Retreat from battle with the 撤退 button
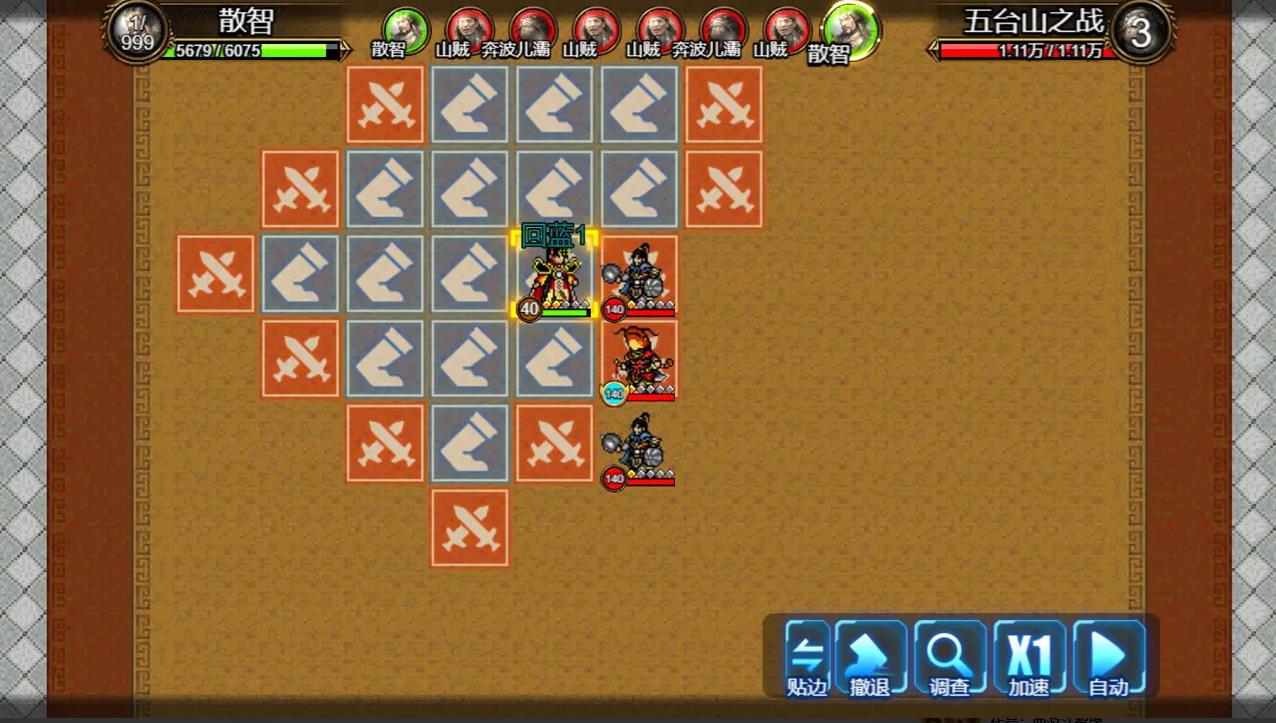Image resolution: width=1276 pixels, height=723 pixels. point(870,658)
